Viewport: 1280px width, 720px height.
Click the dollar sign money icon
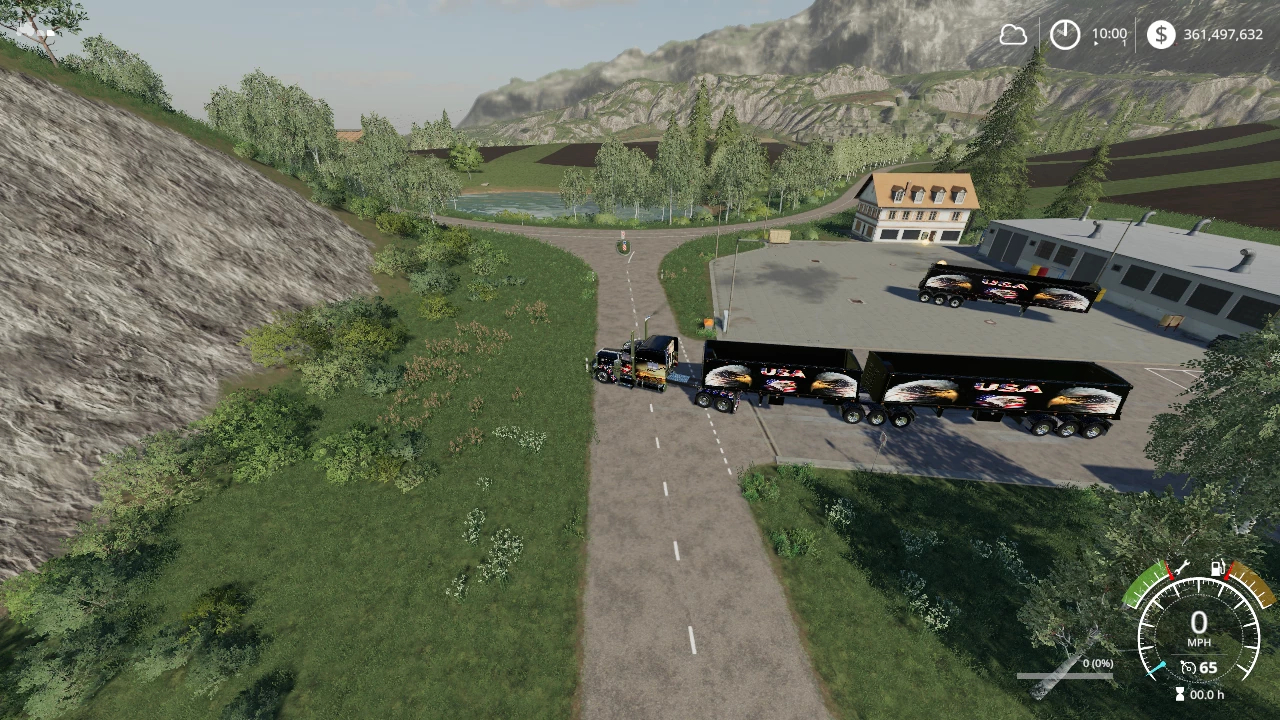click(x=1160, y=35)
